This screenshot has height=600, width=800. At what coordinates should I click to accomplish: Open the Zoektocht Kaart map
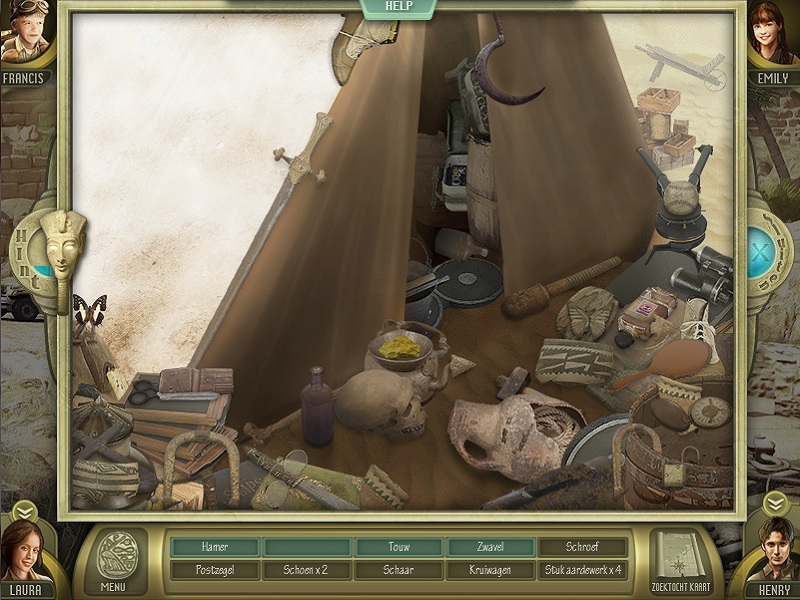pyautogui.click(x=682, y=560)
